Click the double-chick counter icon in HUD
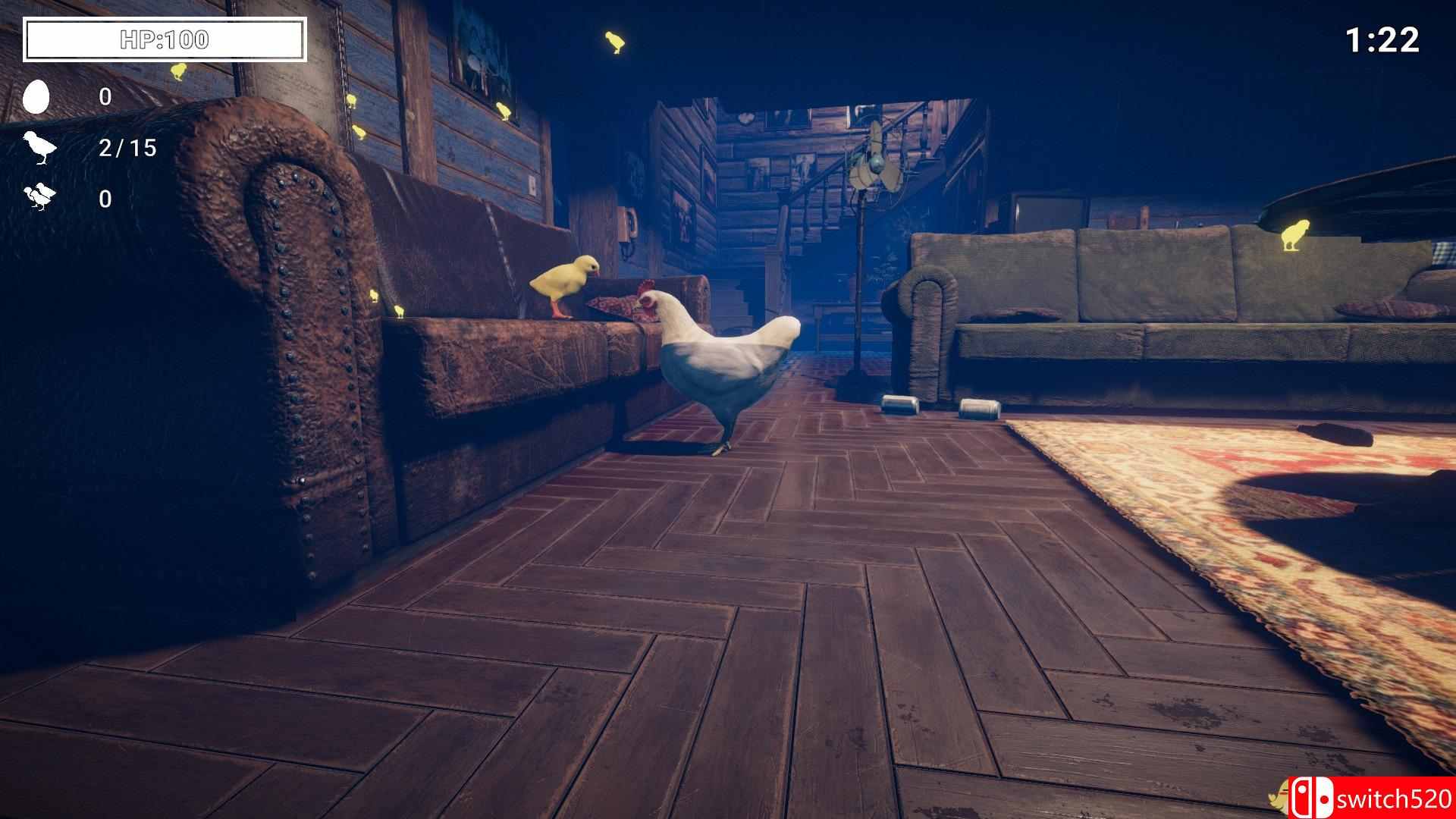This screenshot has height=819, width=1456. click(x=41, y=198)
